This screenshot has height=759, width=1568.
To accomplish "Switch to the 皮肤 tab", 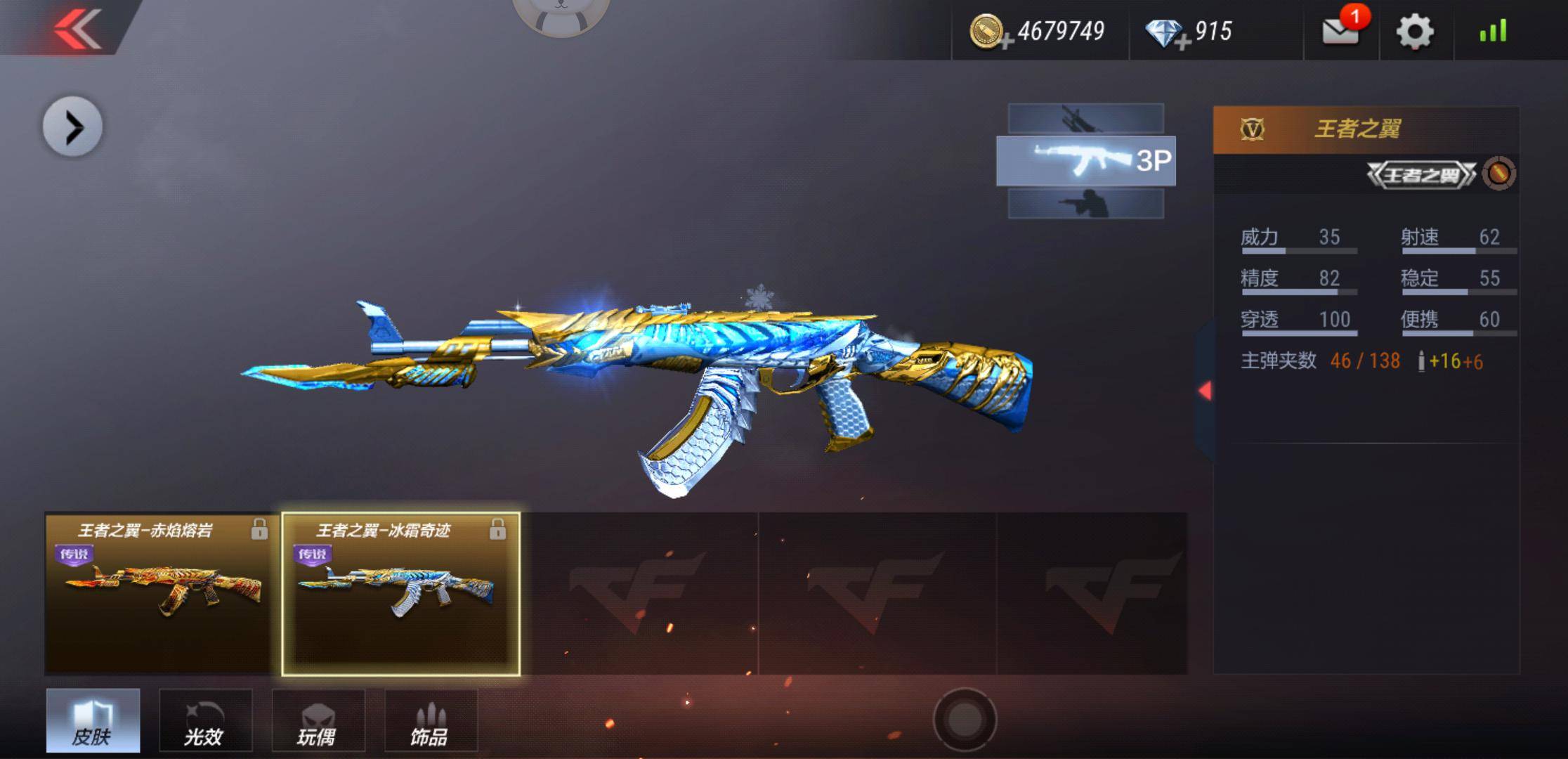I will tap(93, 720).
